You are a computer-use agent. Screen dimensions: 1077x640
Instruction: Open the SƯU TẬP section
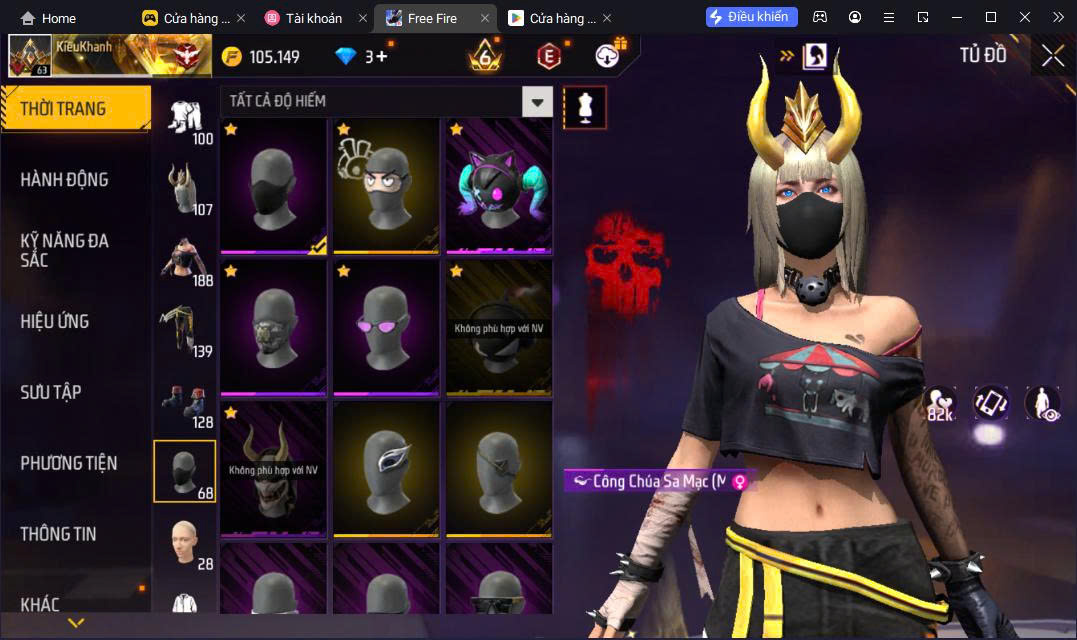click(51, 392)
